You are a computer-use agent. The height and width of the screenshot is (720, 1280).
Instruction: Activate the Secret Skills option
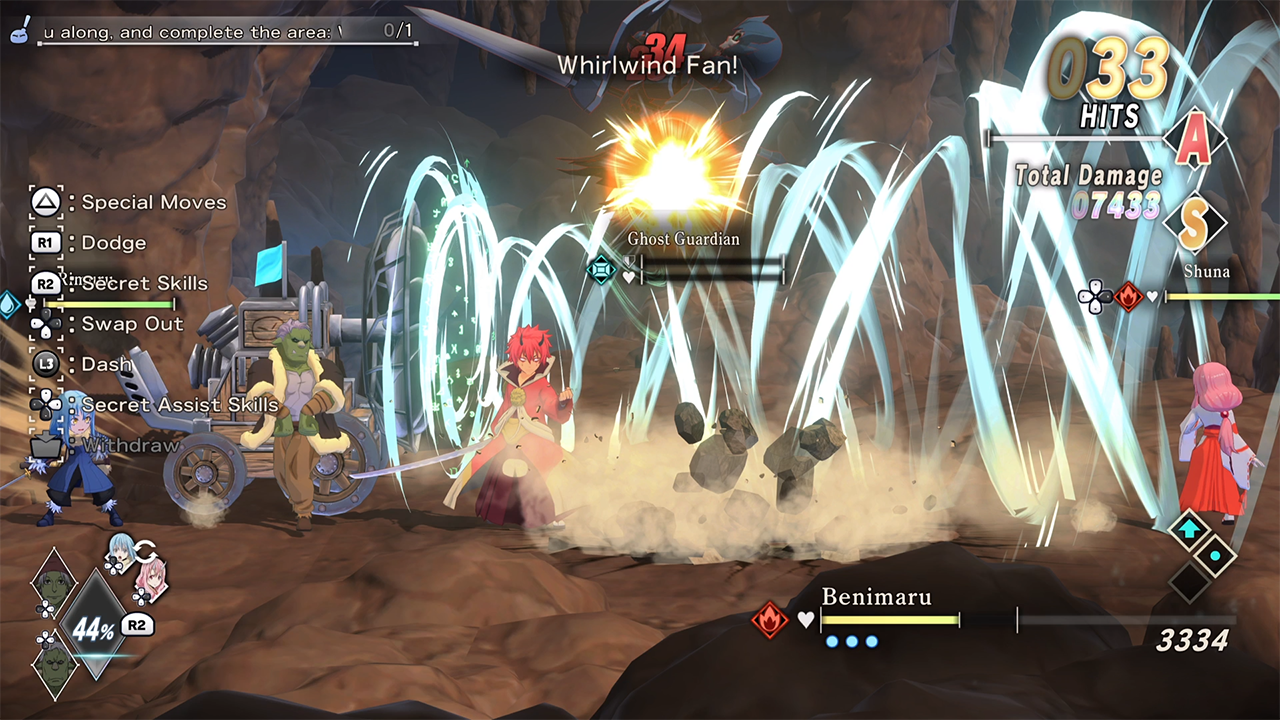[144, 283]
